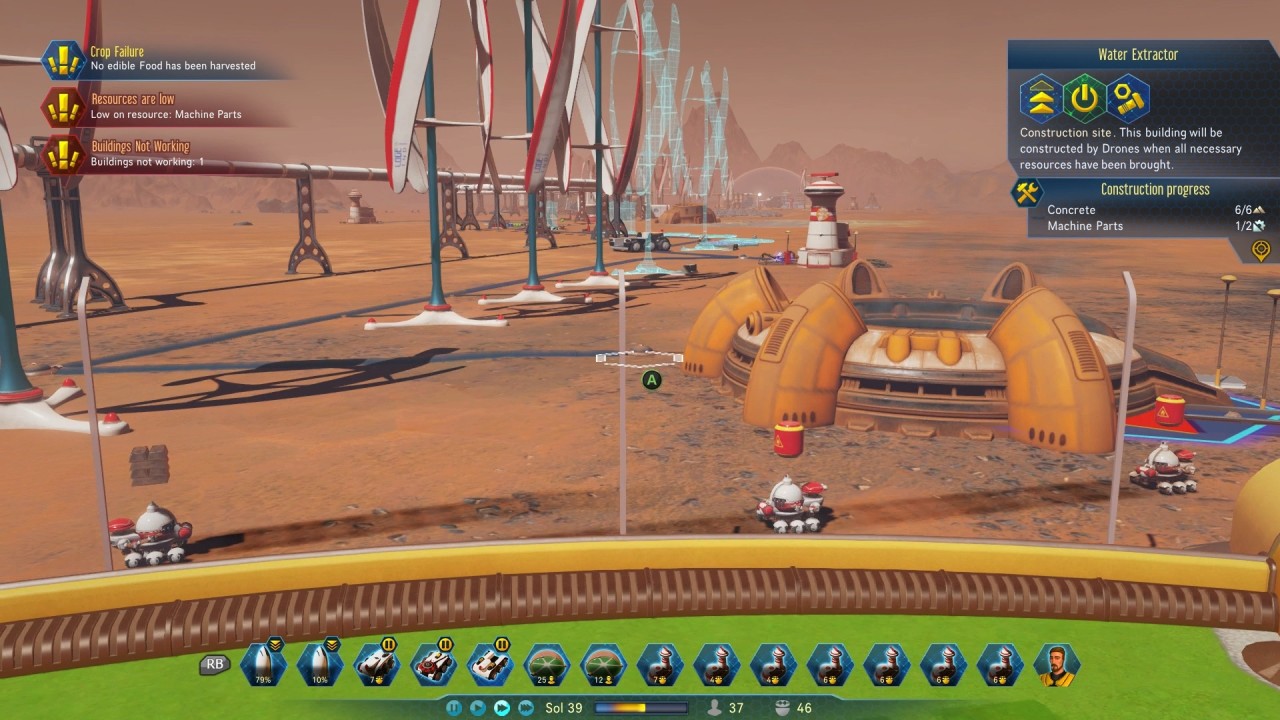Set game to double fast-forward speed
This screenshot has width=1280, height=720.
tap(502, 708)
